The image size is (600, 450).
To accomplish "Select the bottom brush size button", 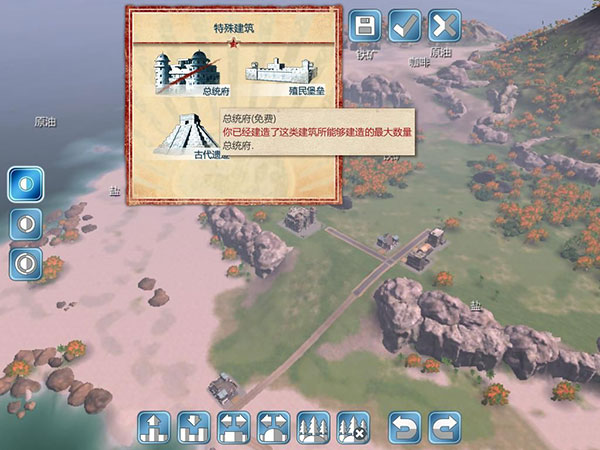I will click(24, 263).
